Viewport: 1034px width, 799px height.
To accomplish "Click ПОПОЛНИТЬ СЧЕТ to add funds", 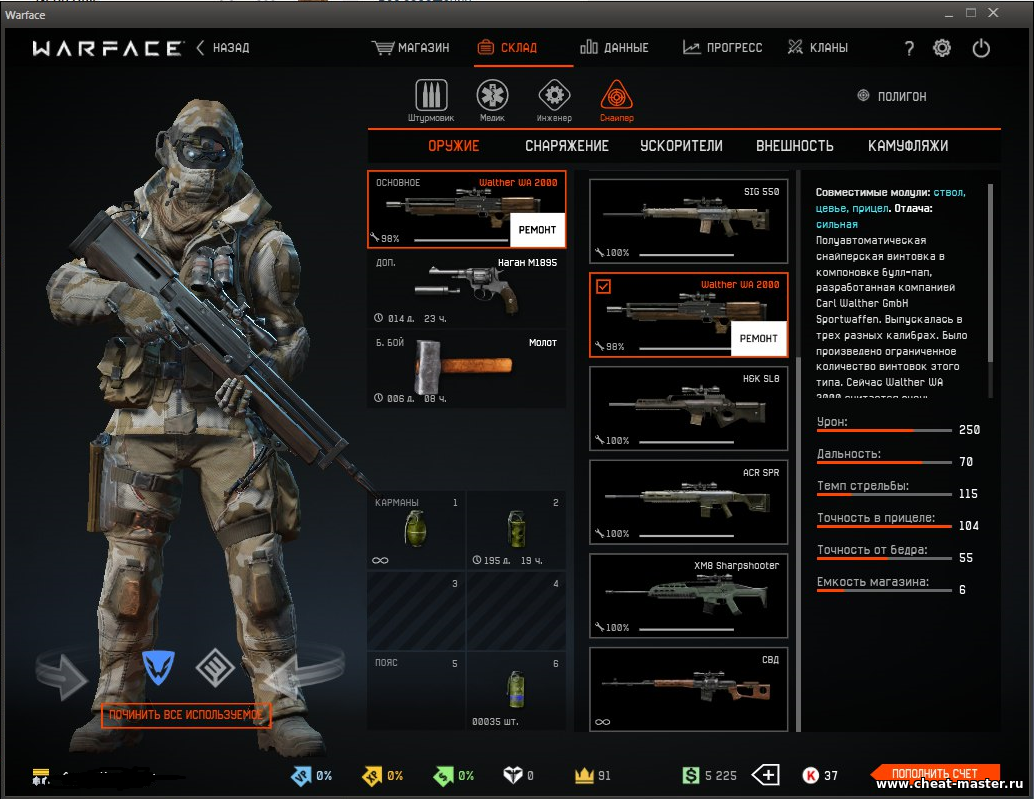I will coord(935,773).
